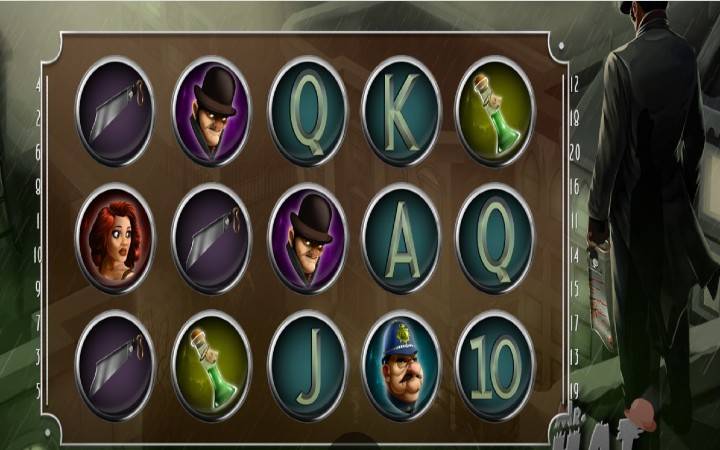Choose payline number 20
Viewport: 720px width, 450px height.
pyautogui.click(x=575, y=152)
